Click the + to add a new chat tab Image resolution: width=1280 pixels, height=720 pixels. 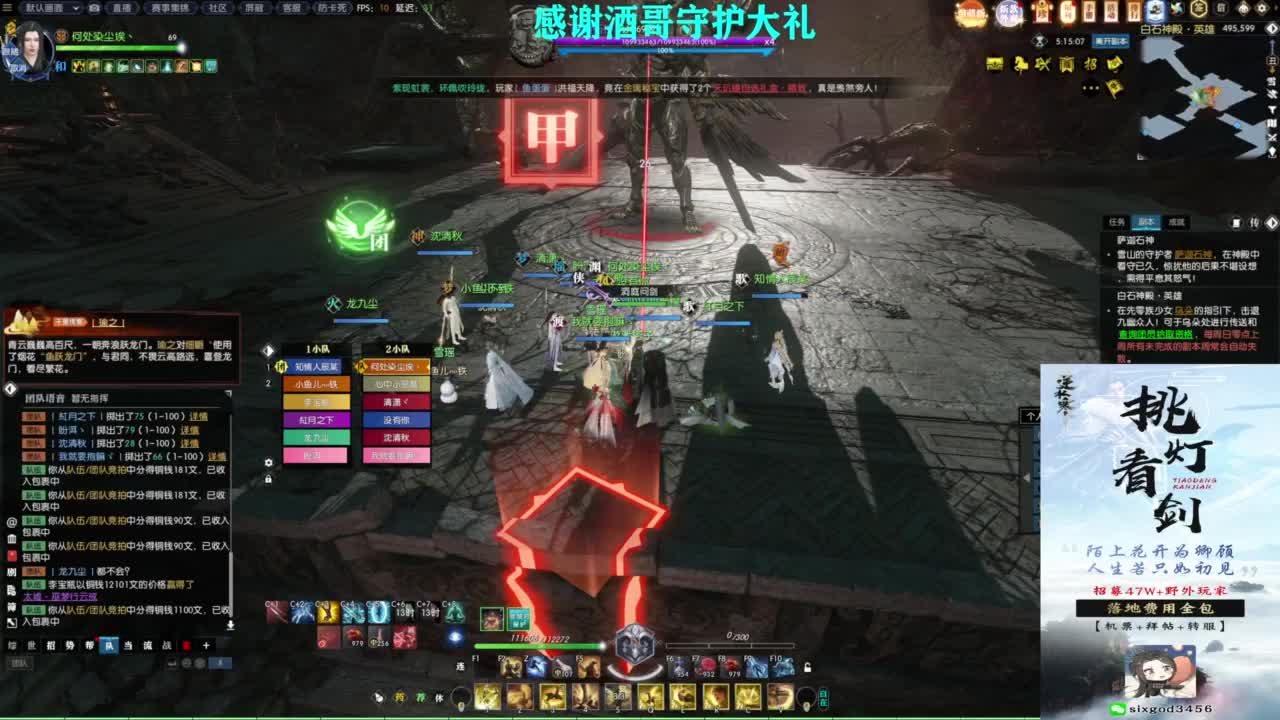(206, 646)
